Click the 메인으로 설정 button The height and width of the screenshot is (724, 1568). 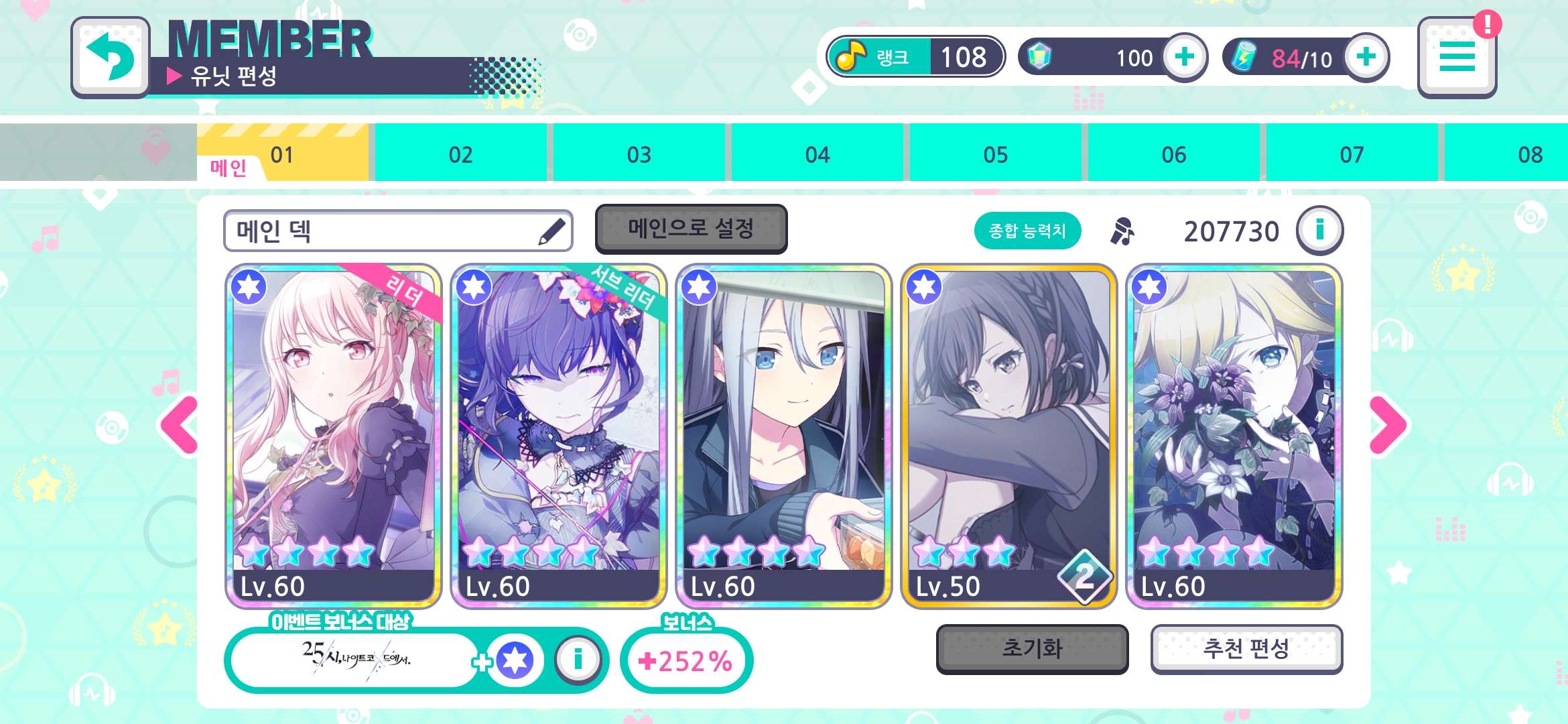(691, 229)
